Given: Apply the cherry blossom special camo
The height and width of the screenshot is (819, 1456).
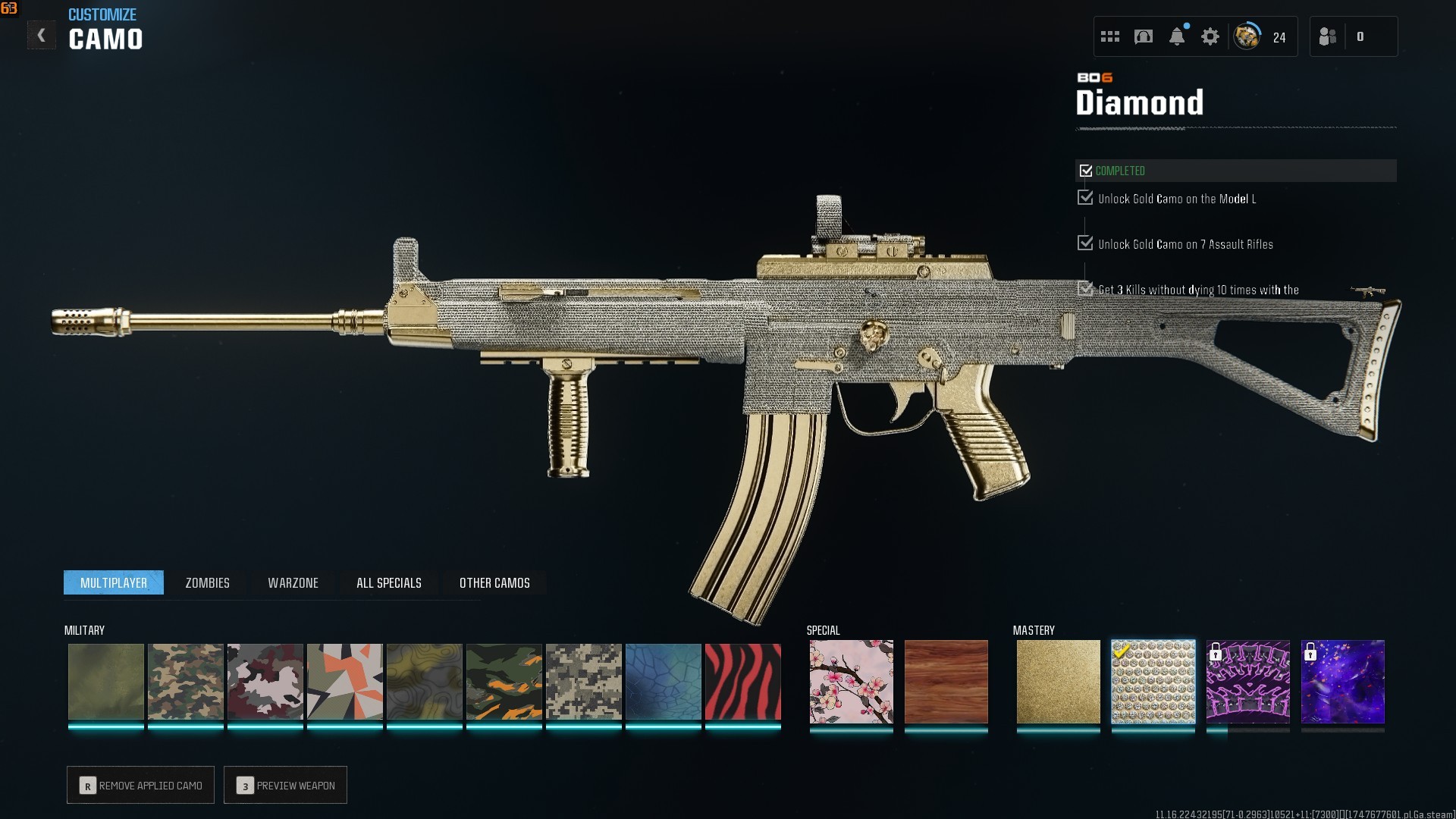Looking at the screenshot, I should [x=851, y=682].
